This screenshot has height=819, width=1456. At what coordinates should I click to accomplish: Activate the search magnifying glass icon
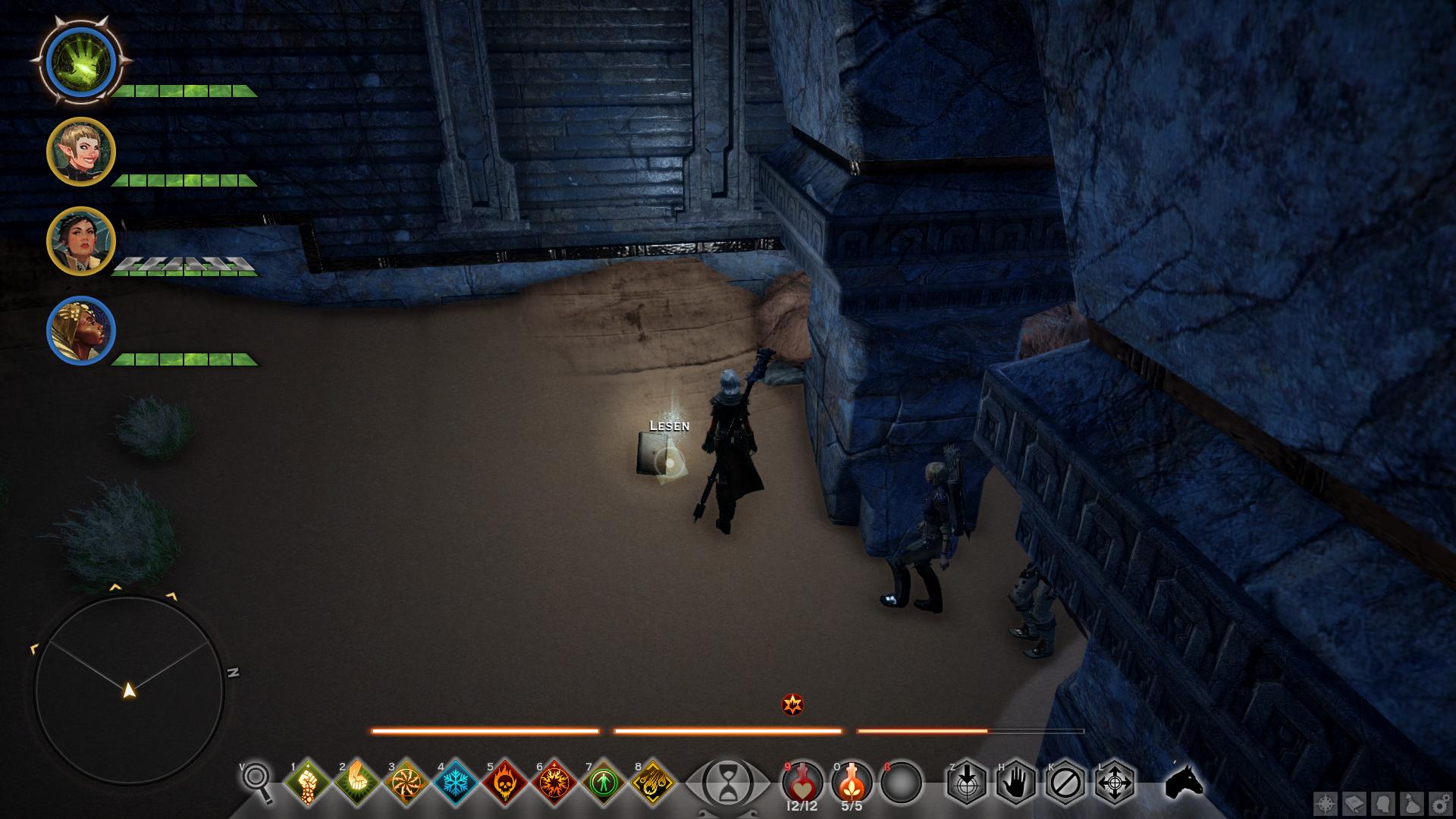click(258, 781)
